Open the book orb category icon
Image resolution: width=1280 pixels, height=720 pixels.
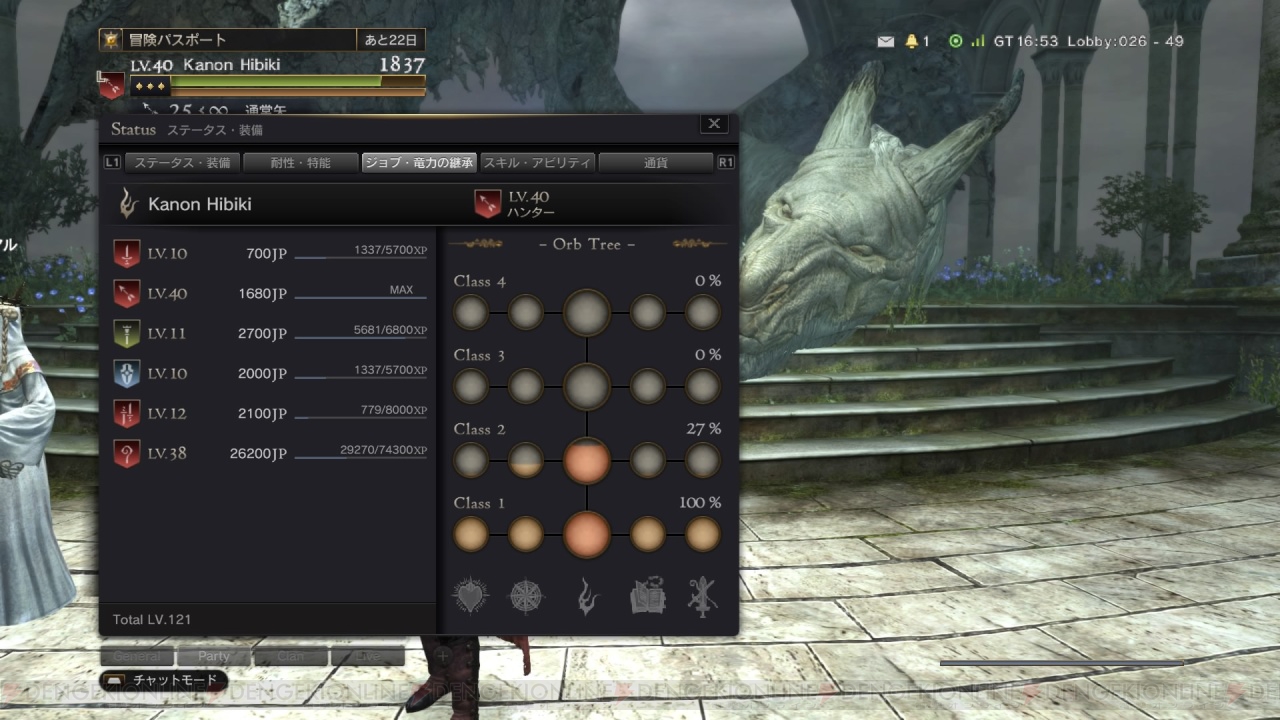pos(646,595)
